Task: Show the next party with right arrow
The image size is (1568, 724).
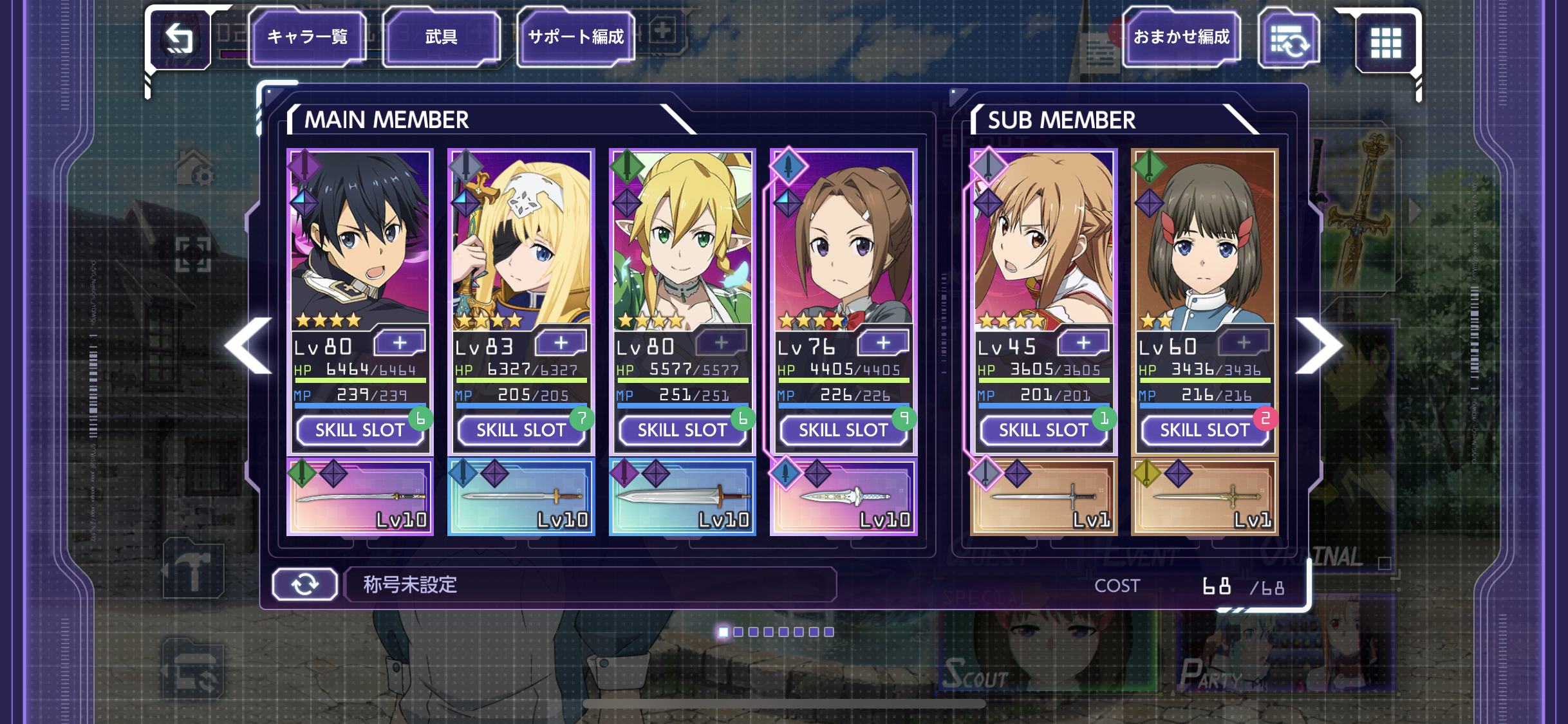Action: (x=1320, y=346)
